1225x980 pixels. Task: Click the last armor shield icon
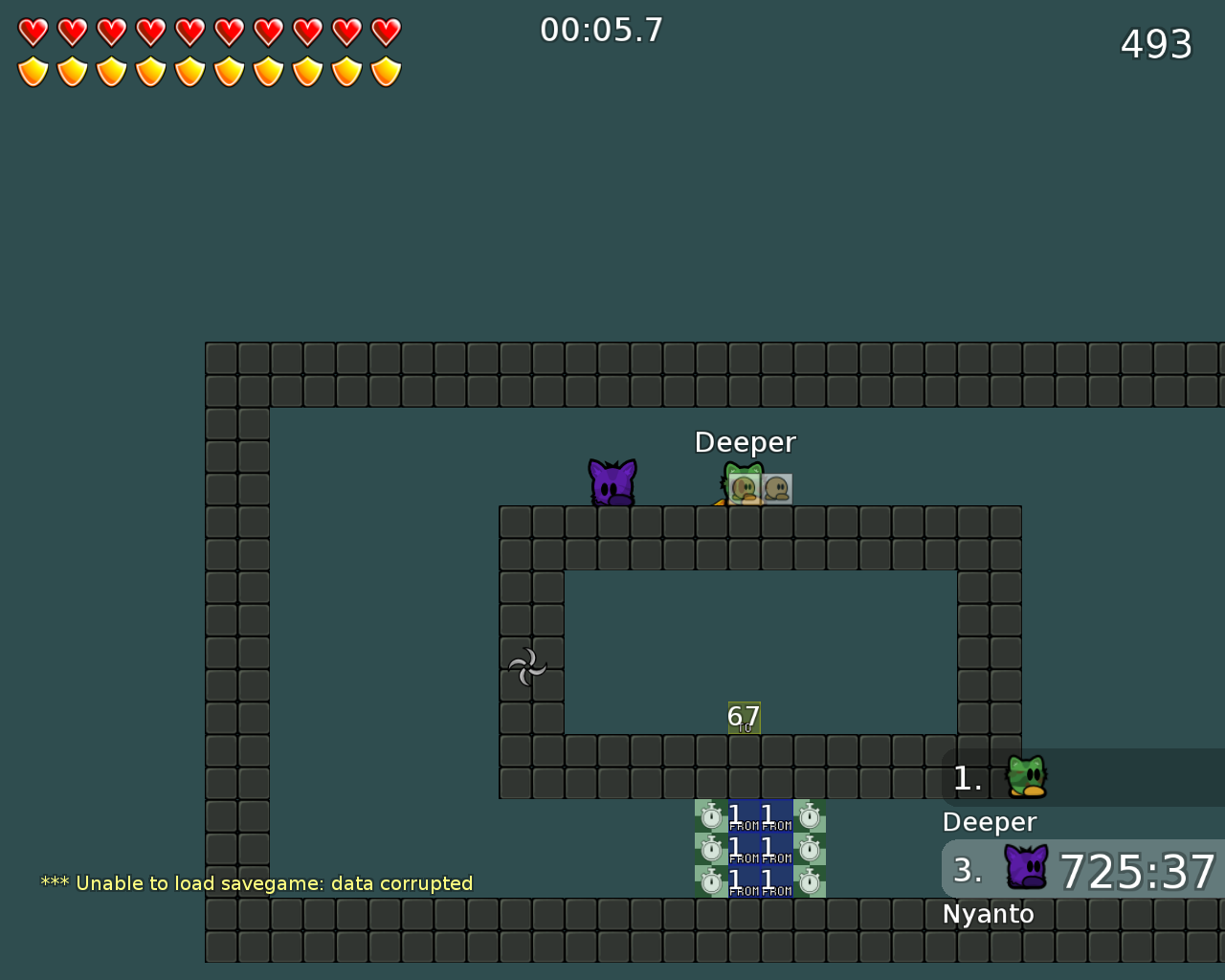(386, 69)
